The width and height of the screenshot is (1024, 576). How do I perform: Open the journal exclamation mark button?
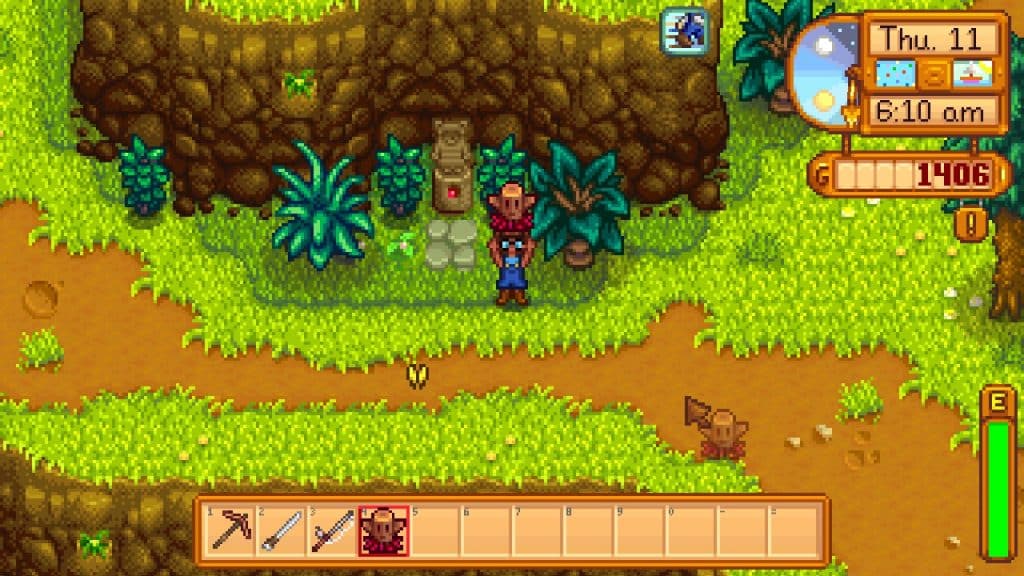pos(970,221)
